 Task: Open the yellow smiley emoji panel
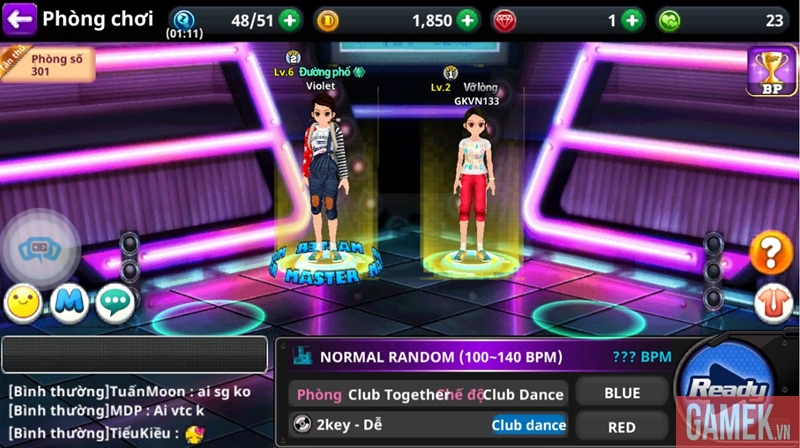pos(23,302)
